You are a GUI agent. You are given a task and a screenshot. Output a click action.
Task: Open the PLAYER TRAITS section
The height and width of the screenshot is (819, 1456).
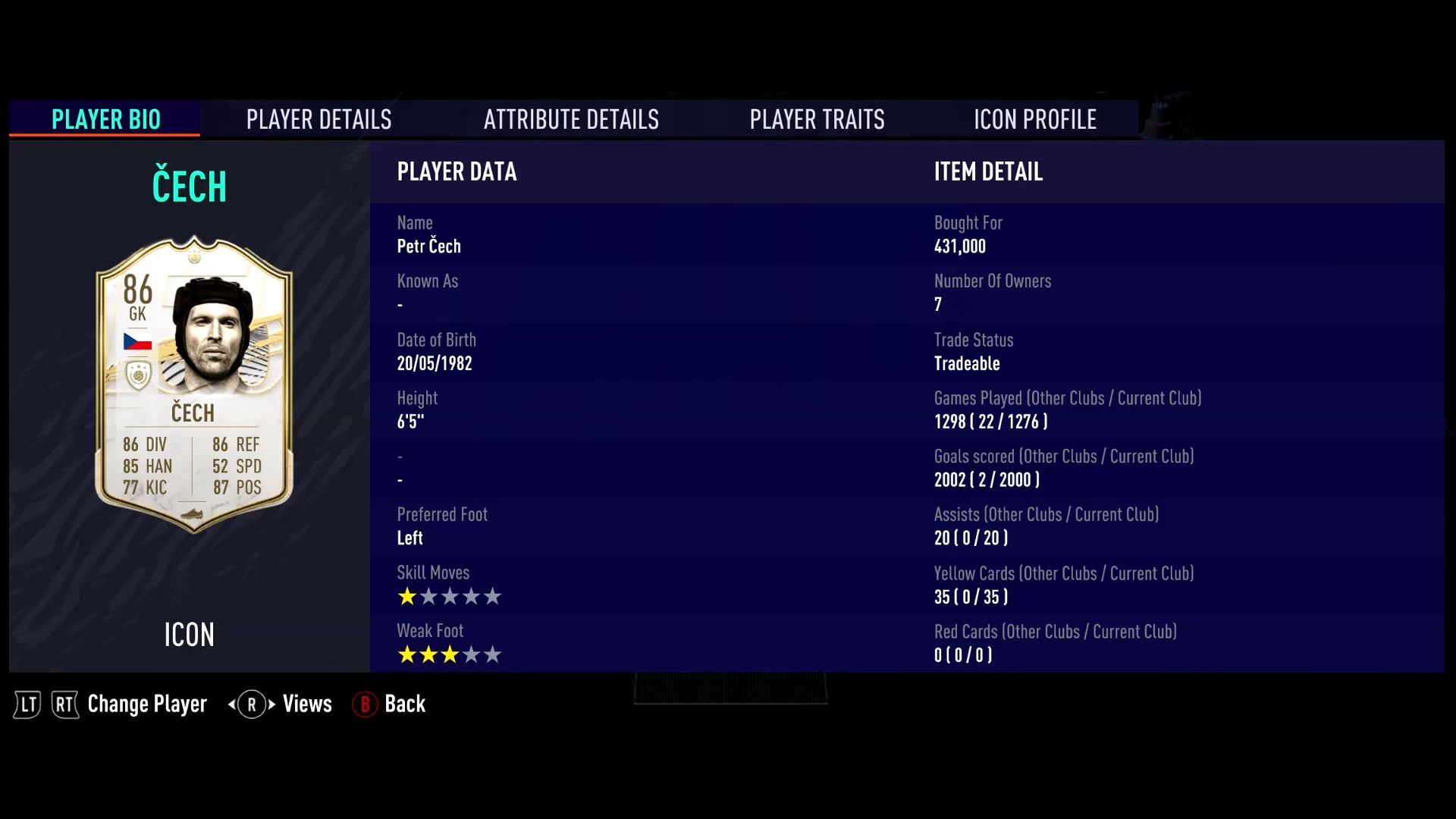(817, 119)
